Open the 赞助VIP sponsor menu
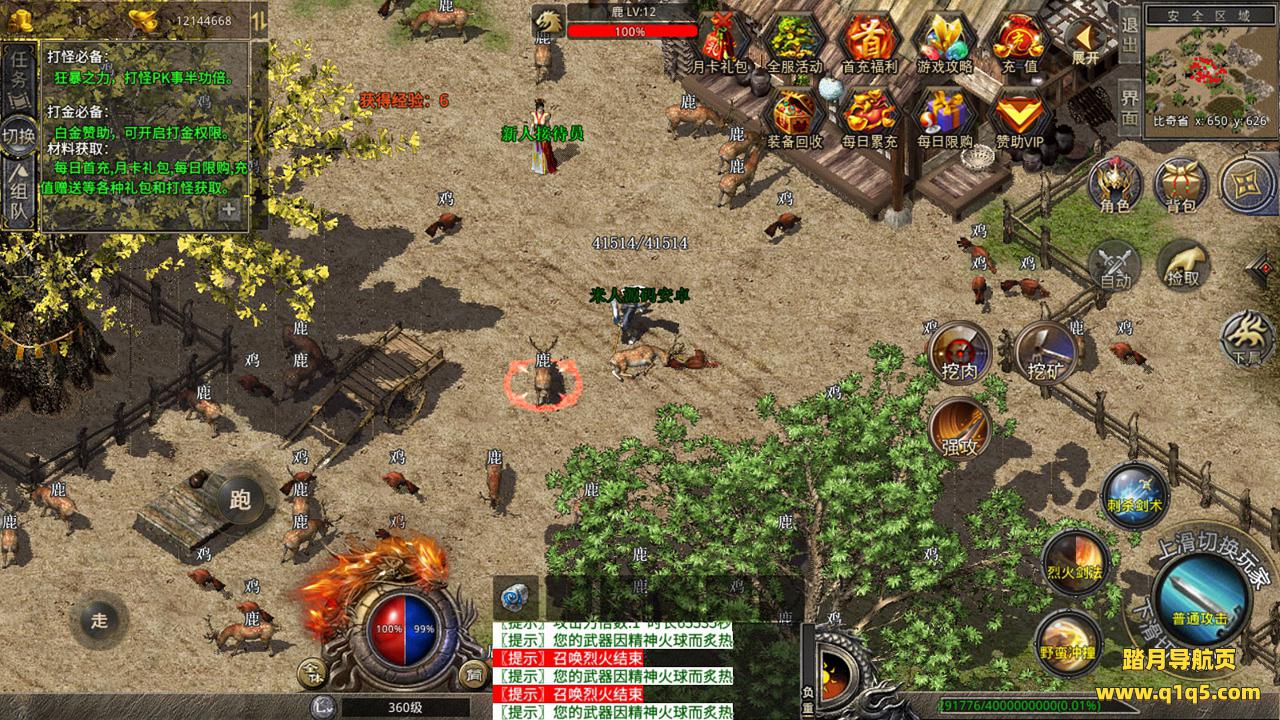The image size is (1280, 720). click(1018, 117)
